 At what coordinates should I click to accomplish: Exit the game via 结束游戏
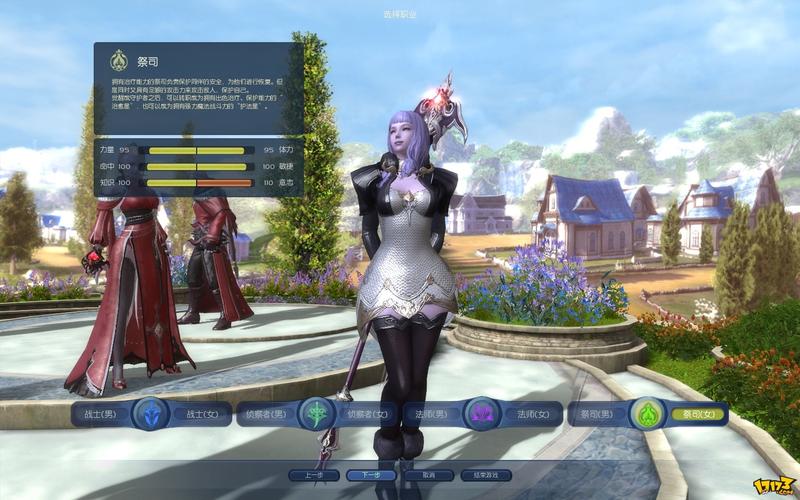[x=486, y=475]
